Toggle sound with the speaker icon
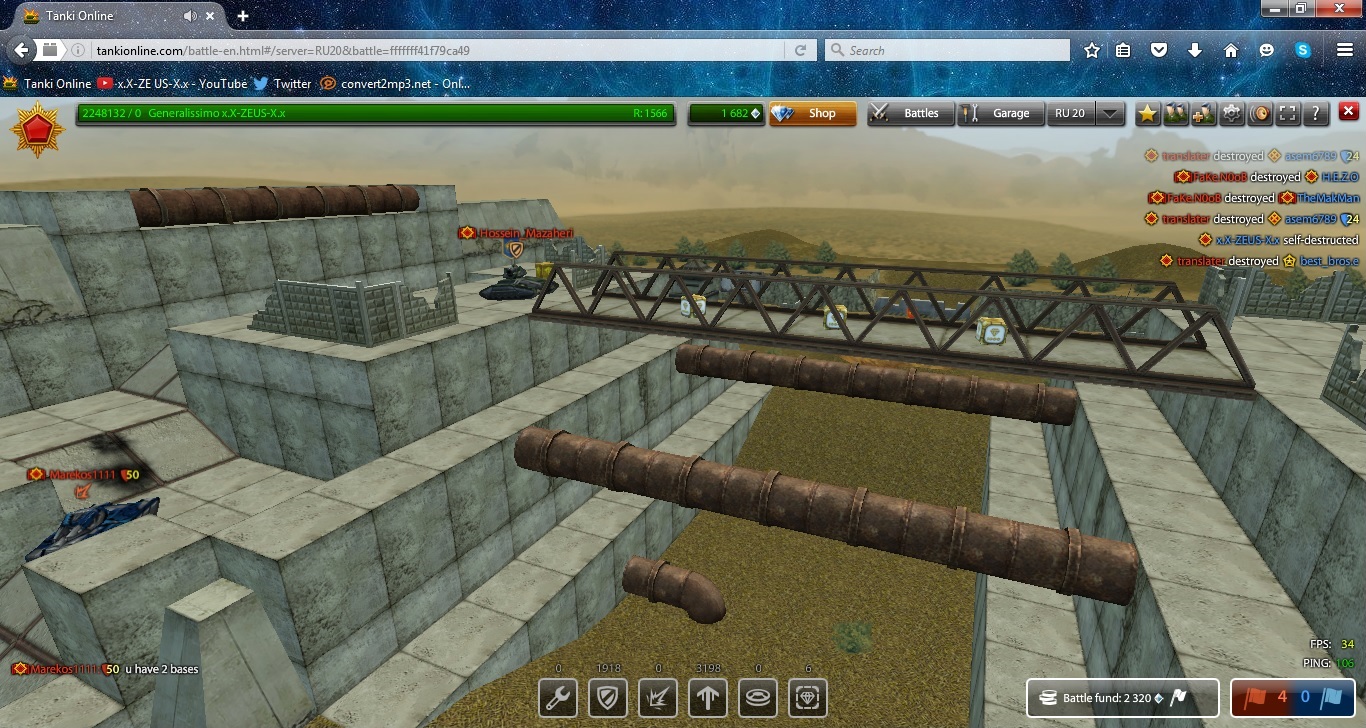 tap(1260, 114)
